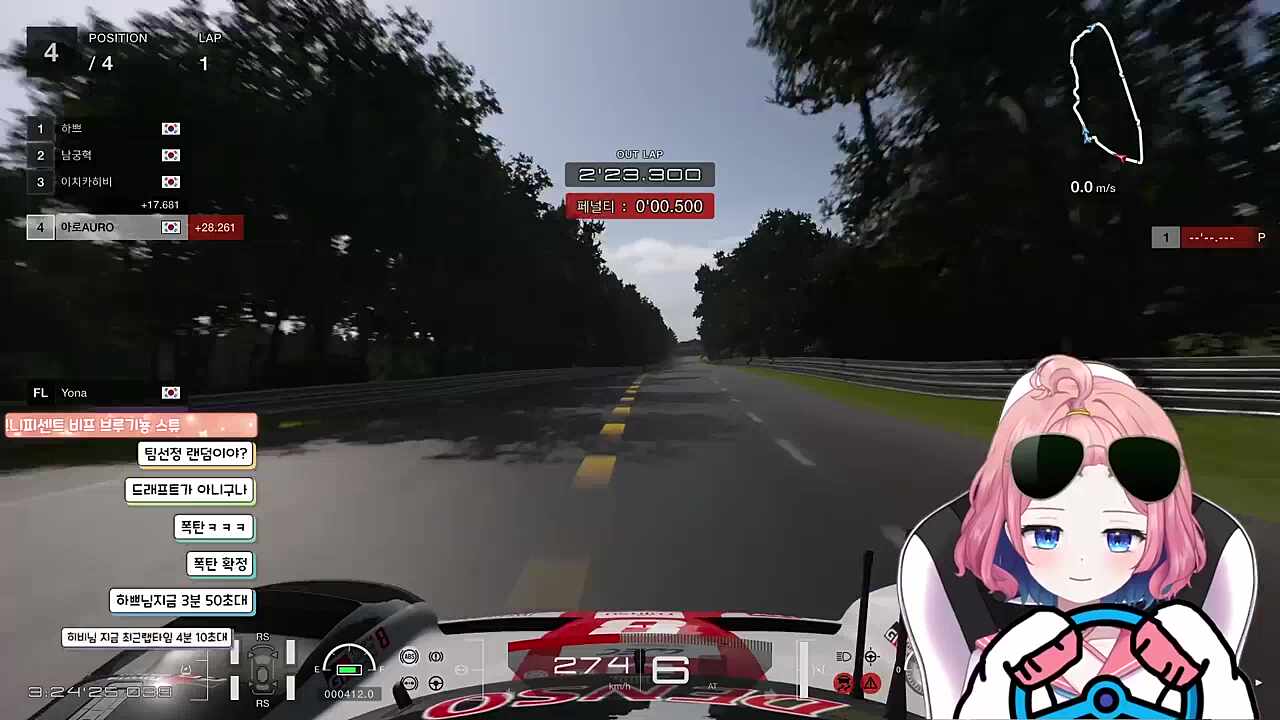This screenshot has height=720, width=1280.
Task: Select the ABS indicator icon on the dashboard
Action: click(409, 656)
